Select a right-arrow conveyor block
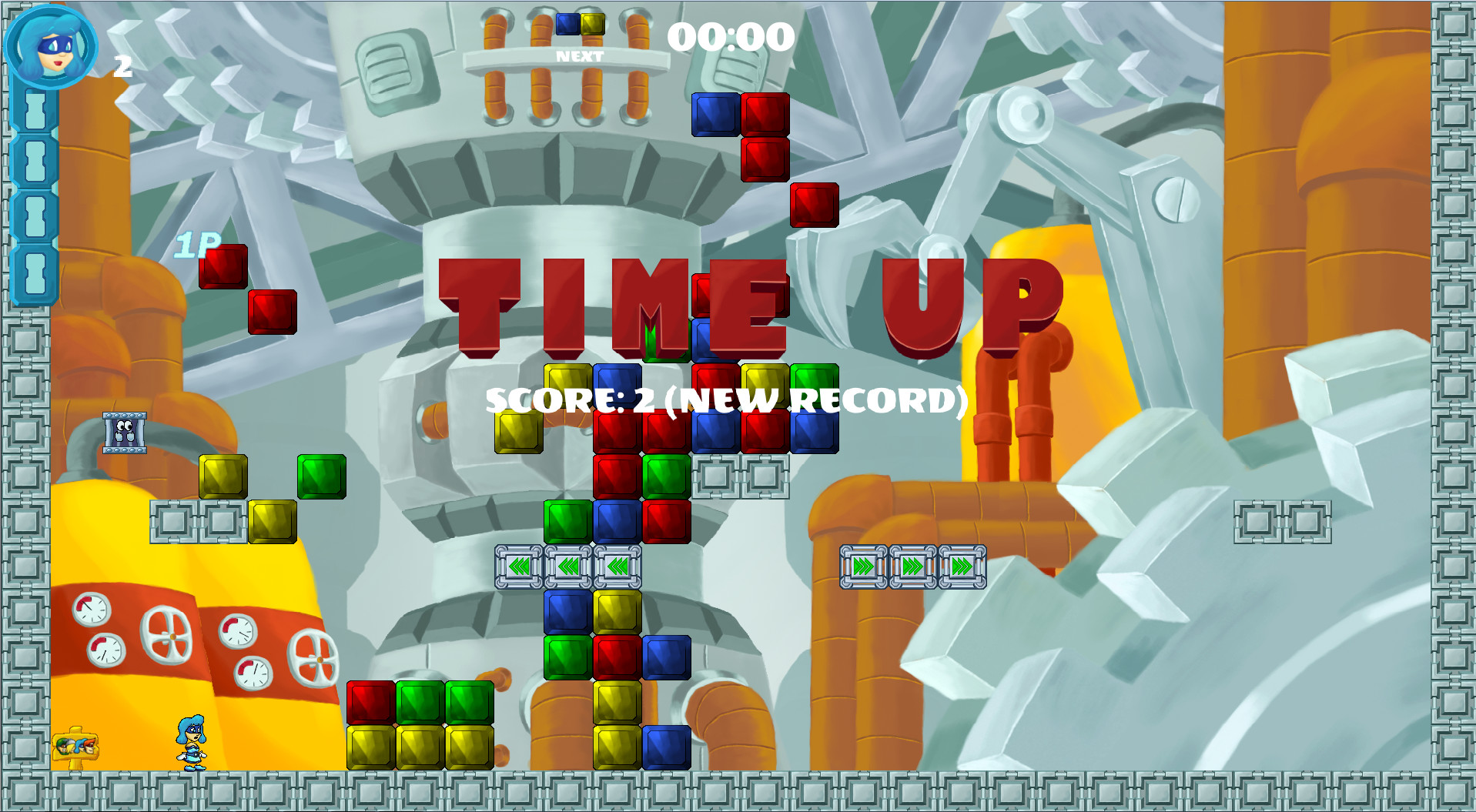Viewport: 1476px width, 812px height. click(x=864, y=567)
